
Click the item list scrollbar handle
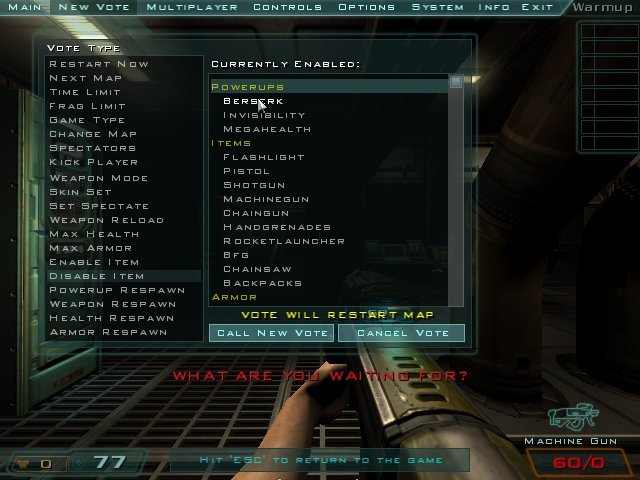tap(456, 82)
